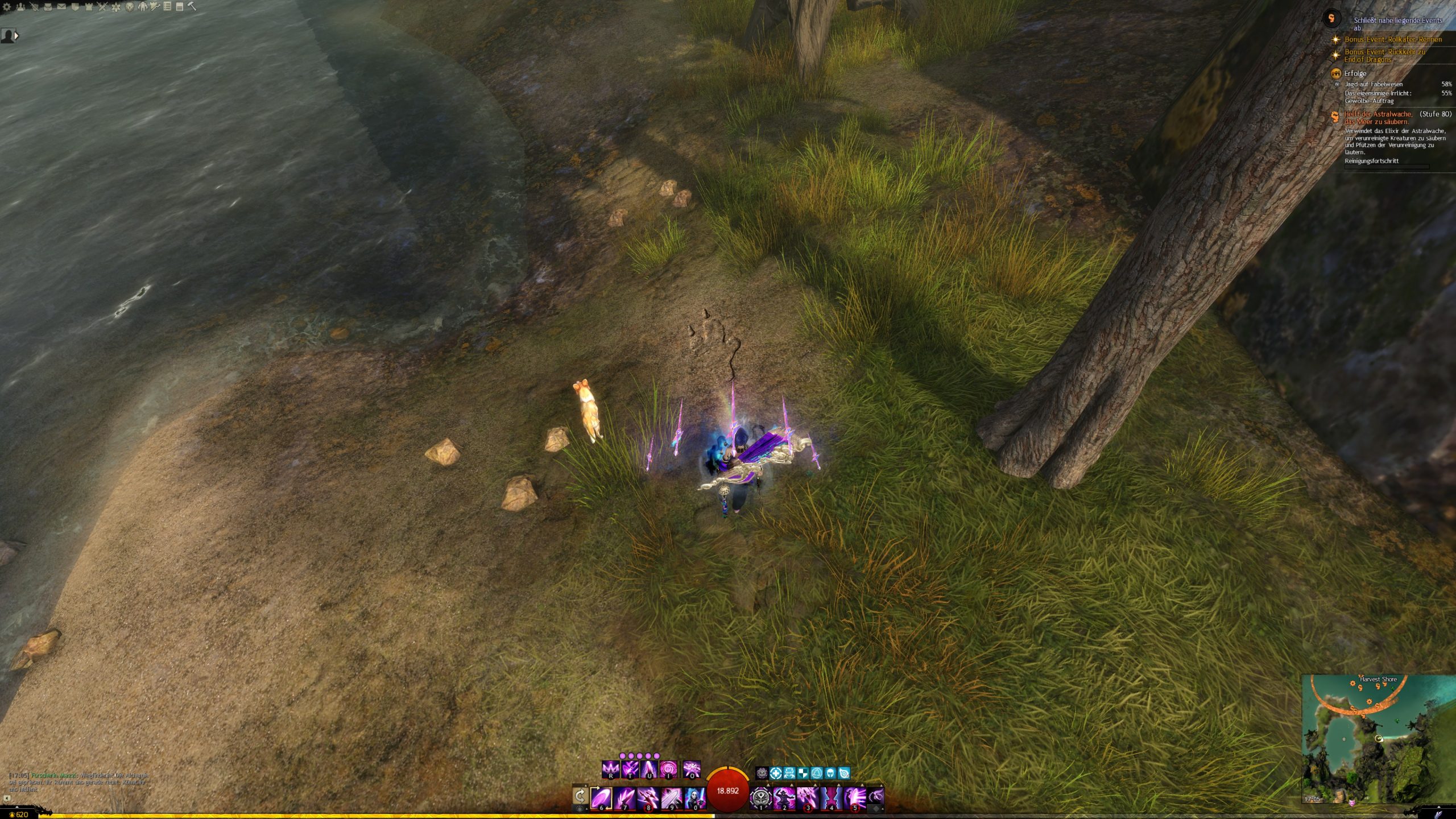Click the weapon swap button
This screenshot has width=1456, height=819.
coord(580,796)
